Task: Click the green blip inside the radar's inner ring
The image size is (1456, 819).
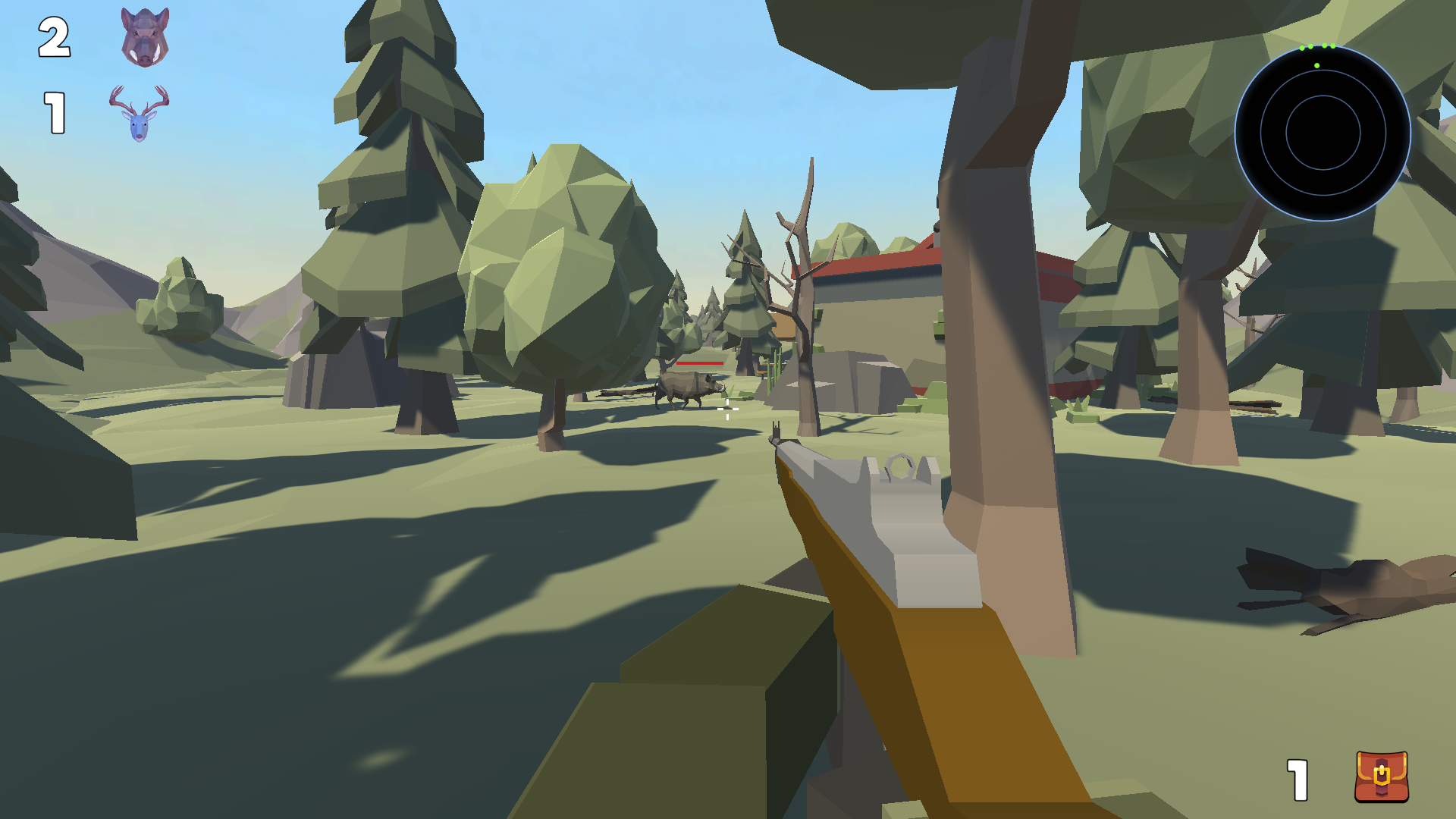Action: (1316, 66)
